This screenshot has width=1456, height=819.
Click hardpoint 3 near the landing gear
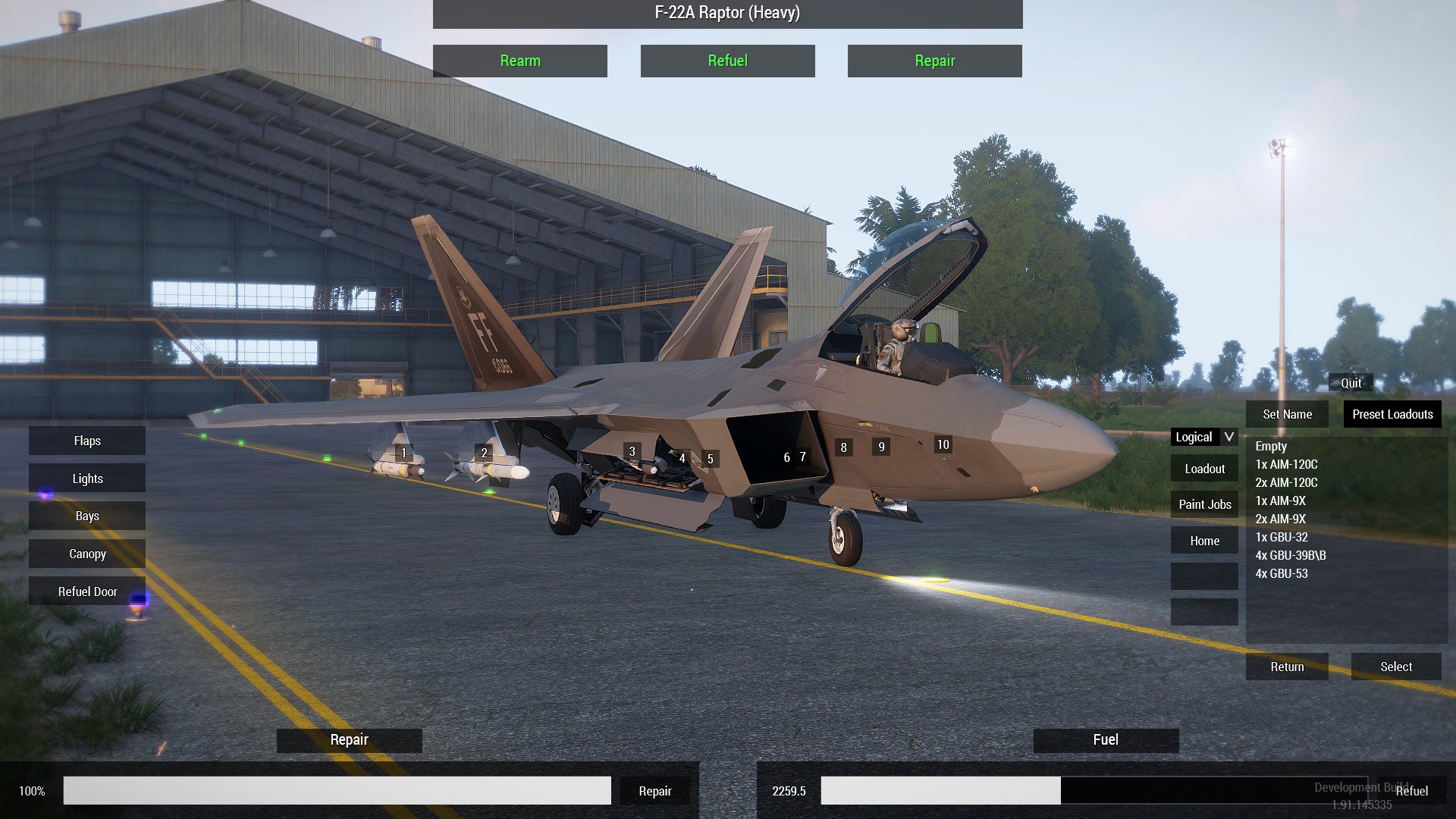(x=632, y=451)
